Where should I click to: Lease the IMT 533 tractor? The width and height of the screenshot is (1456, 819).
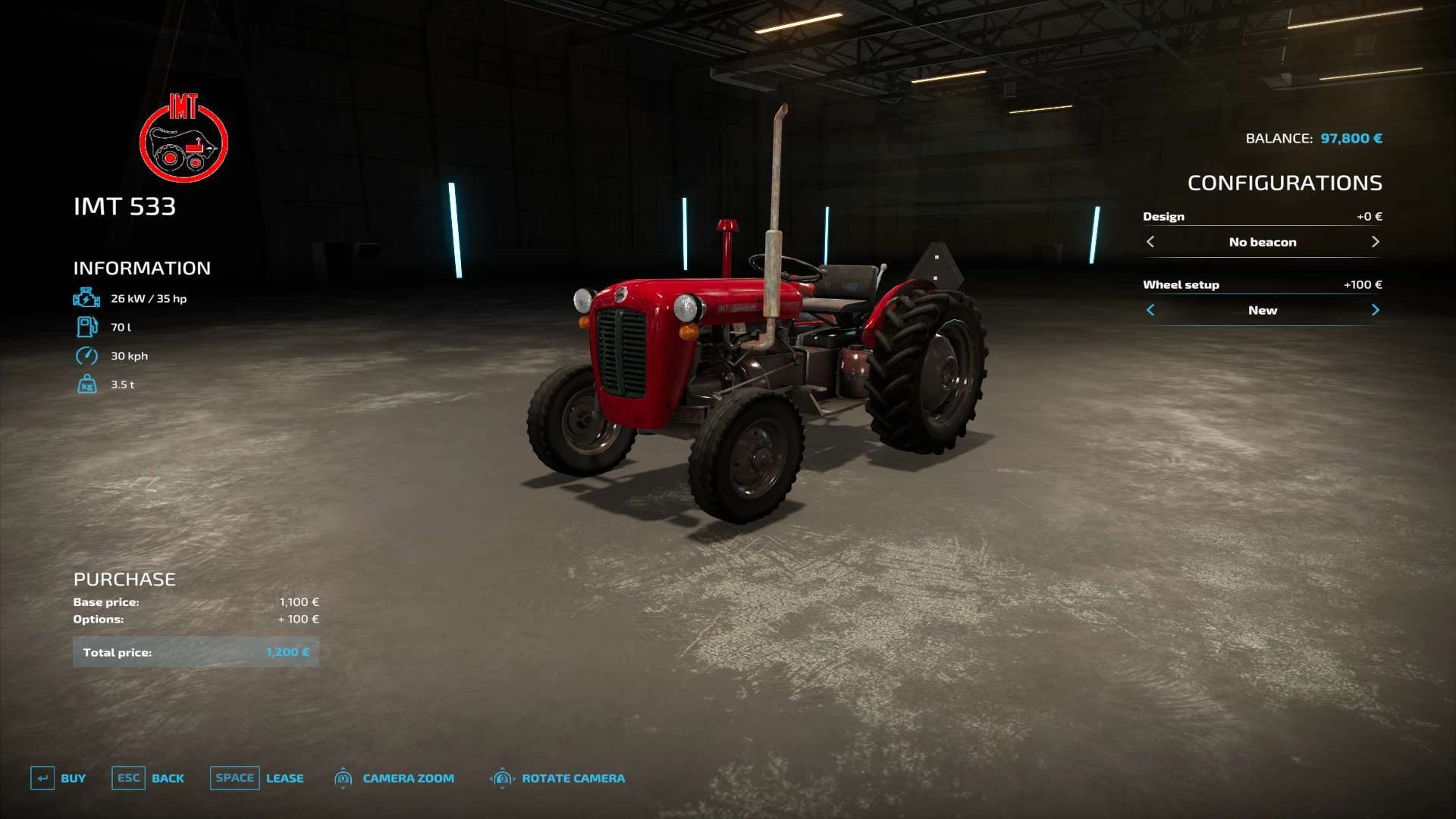pos(257,778)
